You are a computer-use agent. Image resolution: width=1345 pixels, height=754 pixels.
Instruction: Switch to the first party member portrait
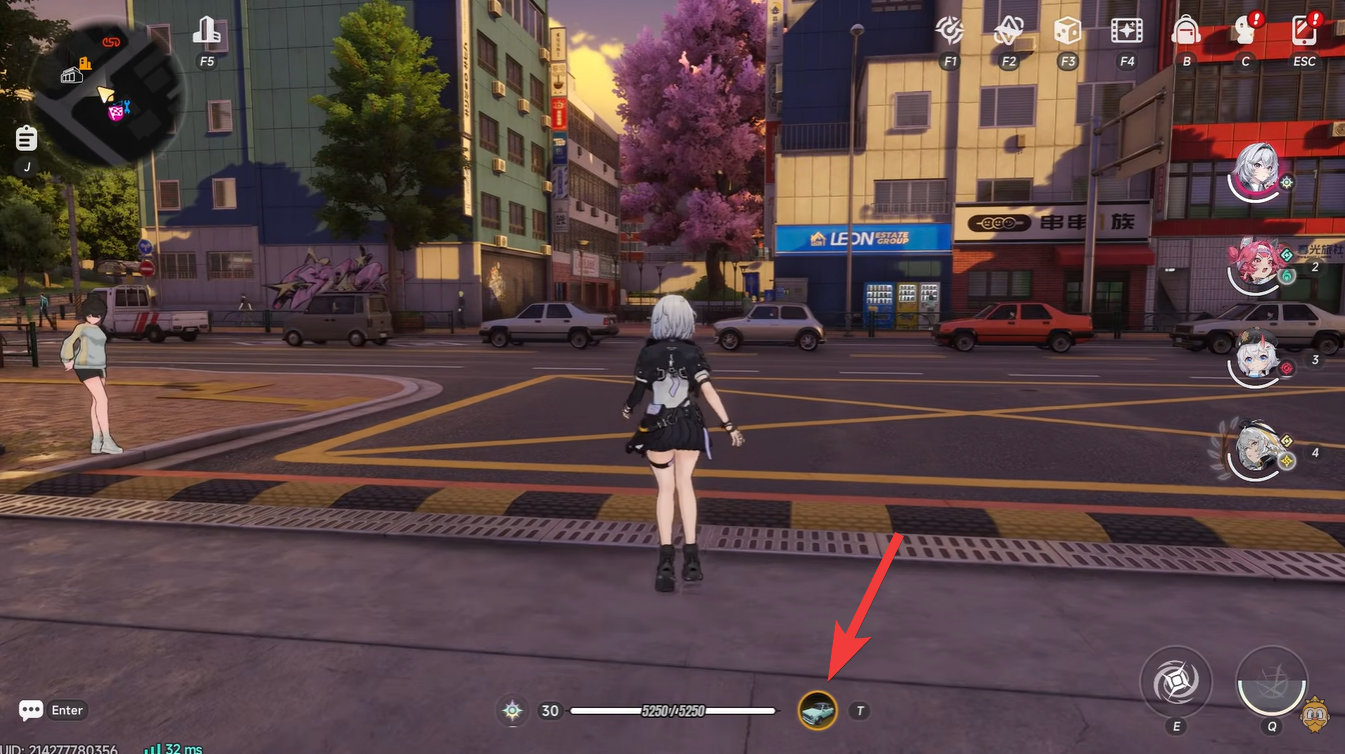(x=1255, y=170)
